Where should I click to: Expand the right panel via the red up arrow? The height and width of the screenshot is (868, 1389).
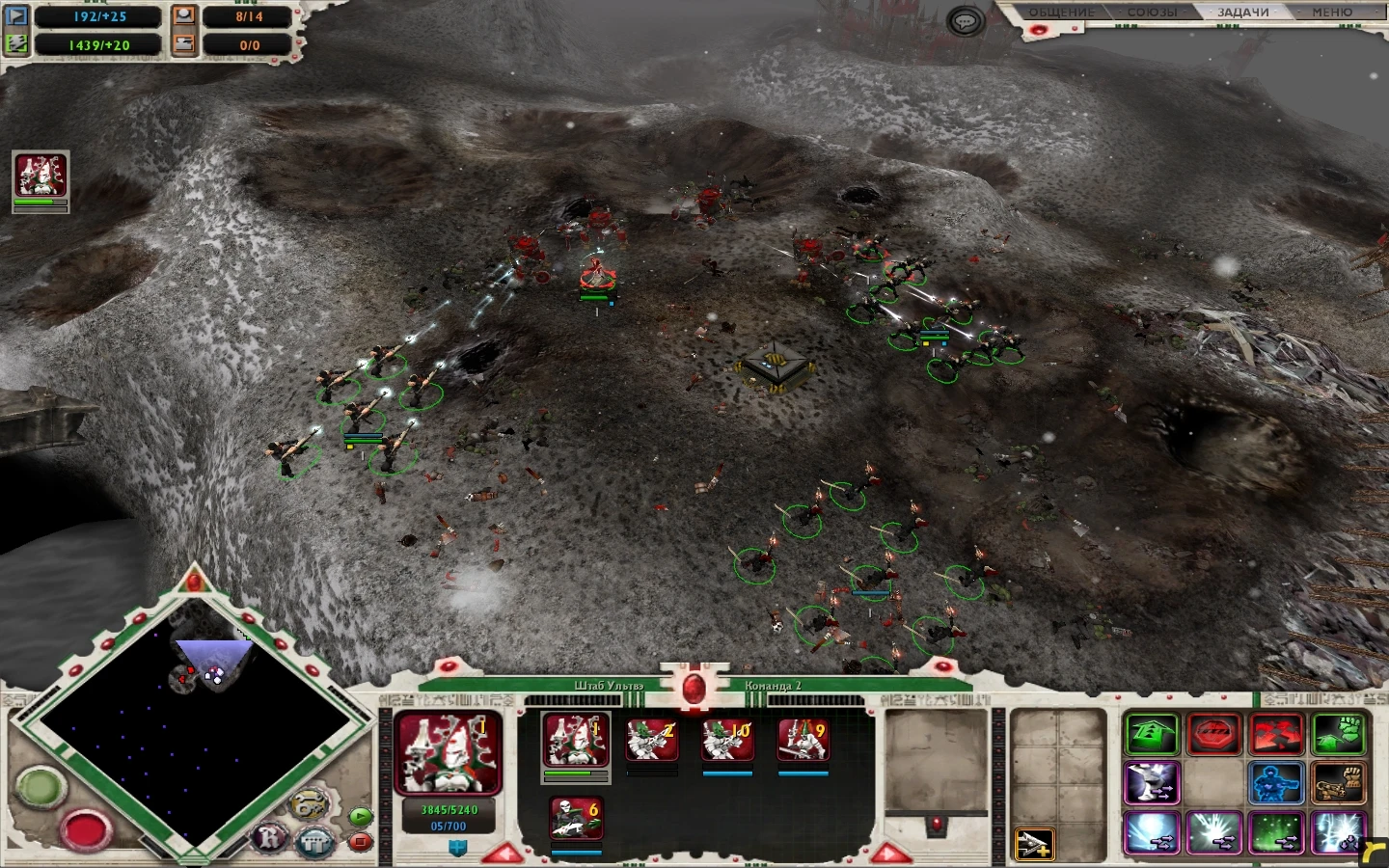(889, 851)
